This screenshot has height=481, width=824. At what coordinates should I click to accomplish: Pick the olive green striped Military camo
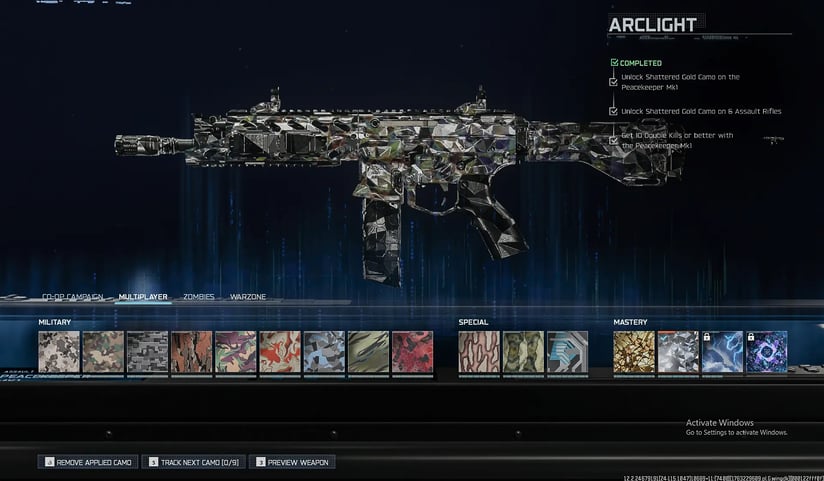point(368,352)
